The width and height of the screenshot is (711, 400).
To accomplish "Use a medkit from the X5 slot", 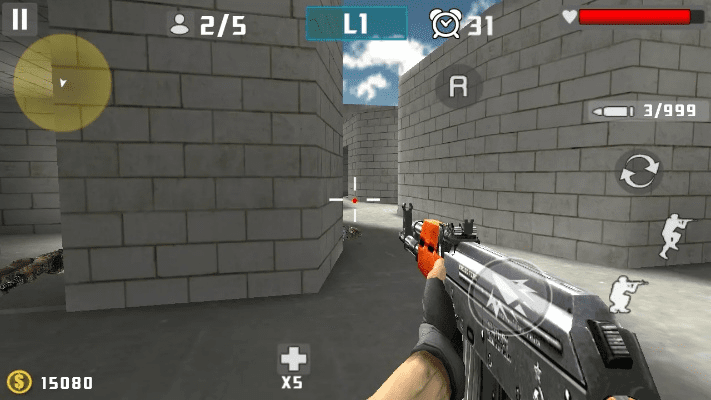I will point(293,363).
